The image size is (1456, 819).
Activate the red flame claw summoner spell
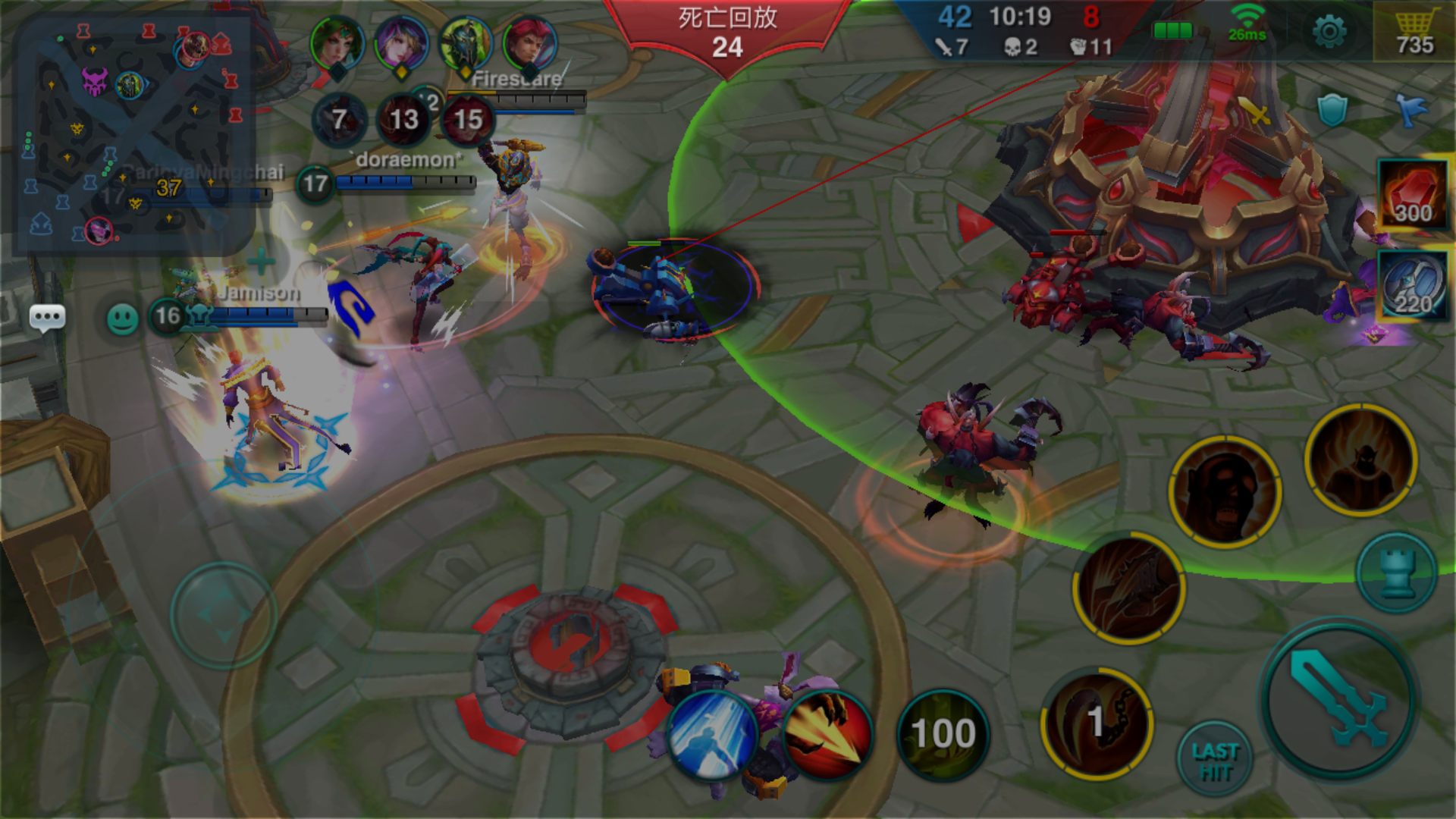pos(827,736)
